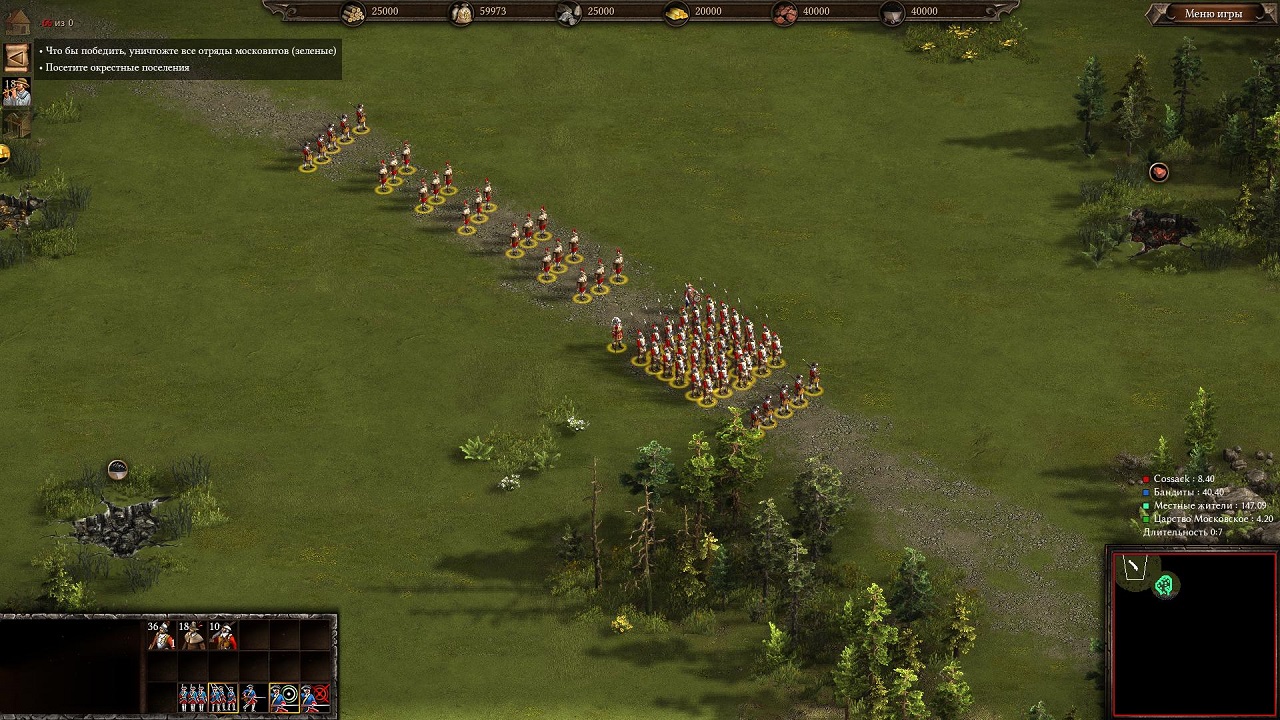Activate the single charging soldier command
This screenshot has height=720, width=1280.
pyautogui.click(x=254, y=696)
